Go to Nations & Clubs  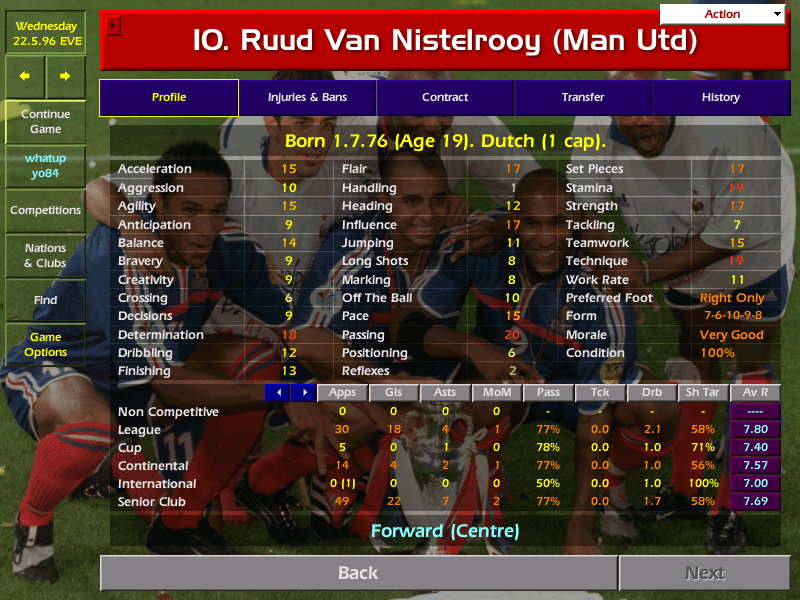46,255
